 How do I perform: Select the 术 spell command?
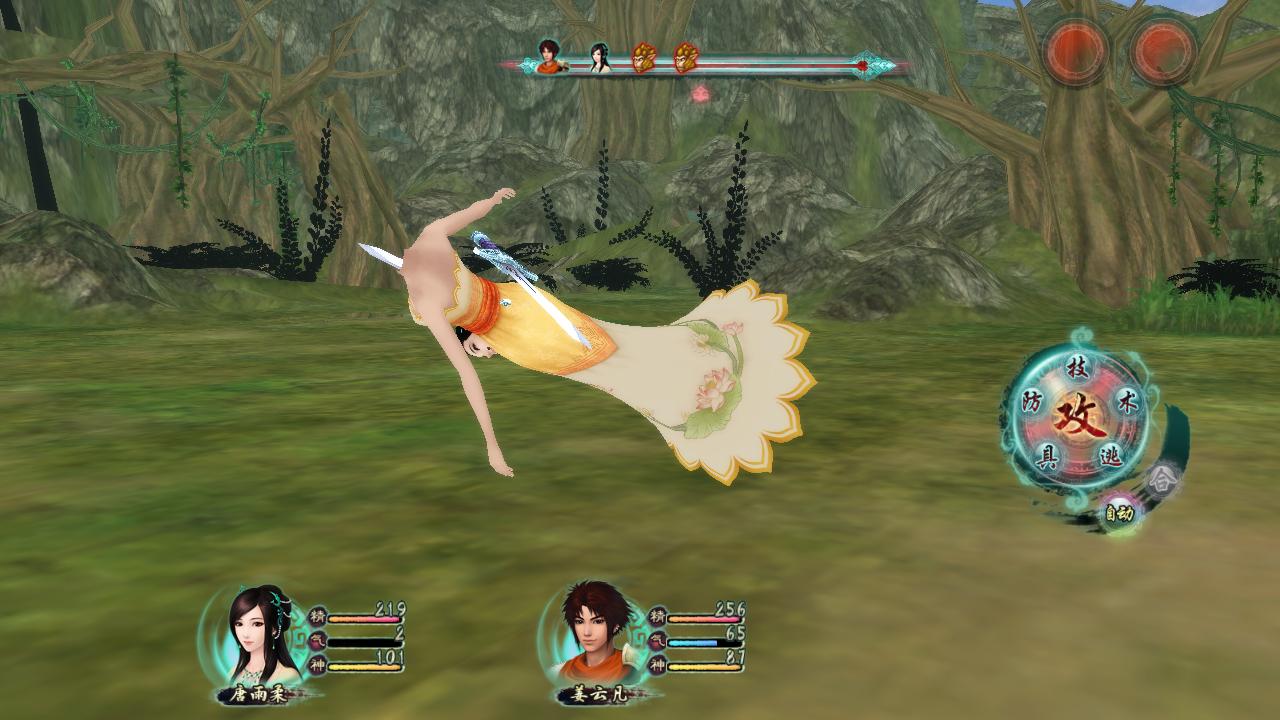click(1126, 402)
